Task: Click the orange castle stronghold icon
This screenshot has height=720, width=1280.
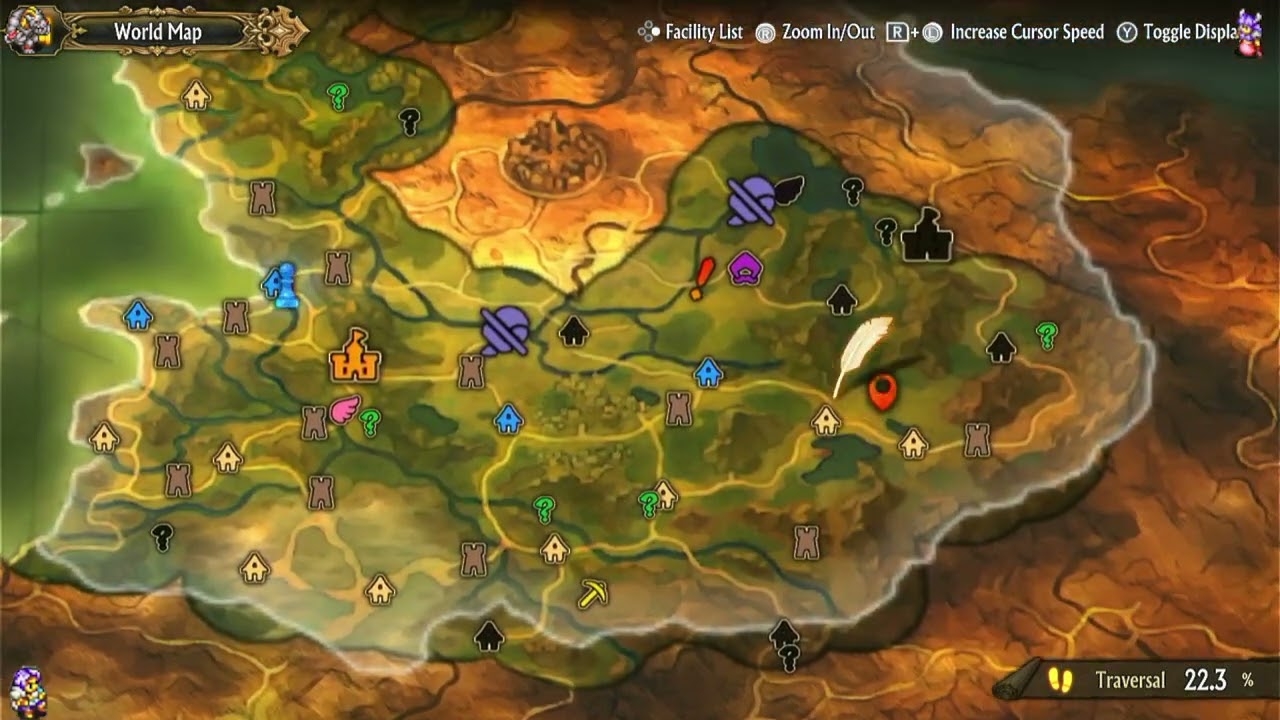Action: click(x=354, y=357)
